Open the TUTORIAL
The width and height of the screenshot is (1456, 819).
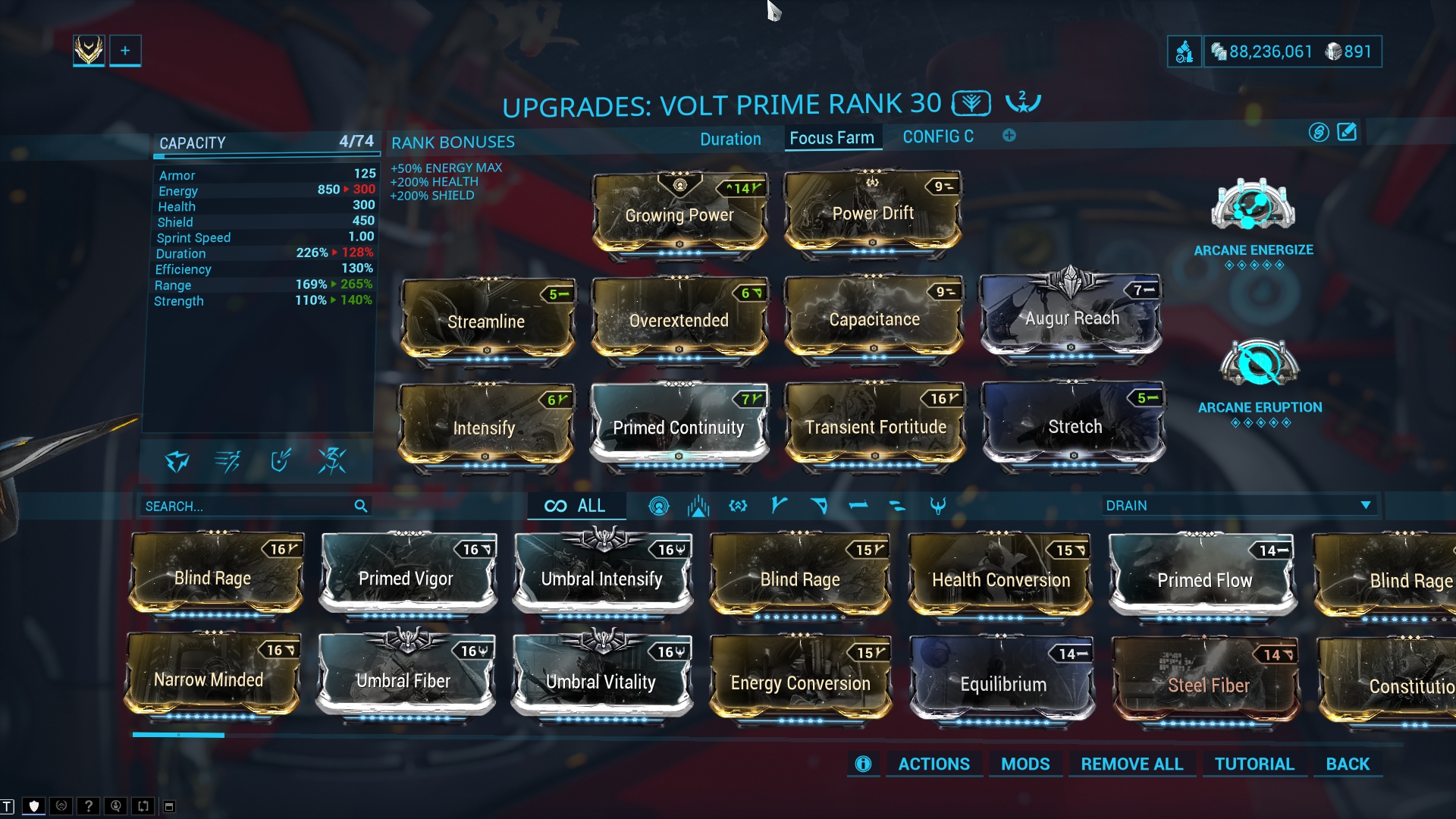(1254, 764)
